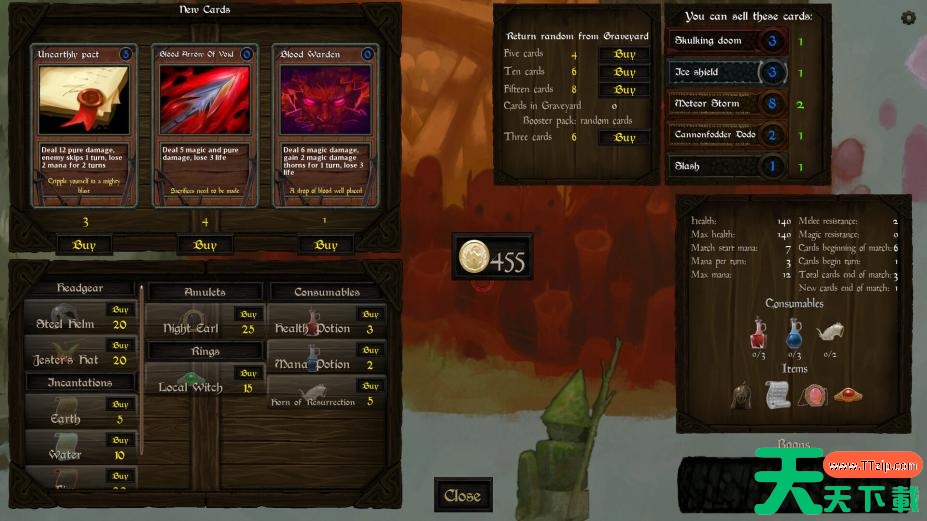Sell the Cannonfodder Dodo card

click(x=727, y=135)
